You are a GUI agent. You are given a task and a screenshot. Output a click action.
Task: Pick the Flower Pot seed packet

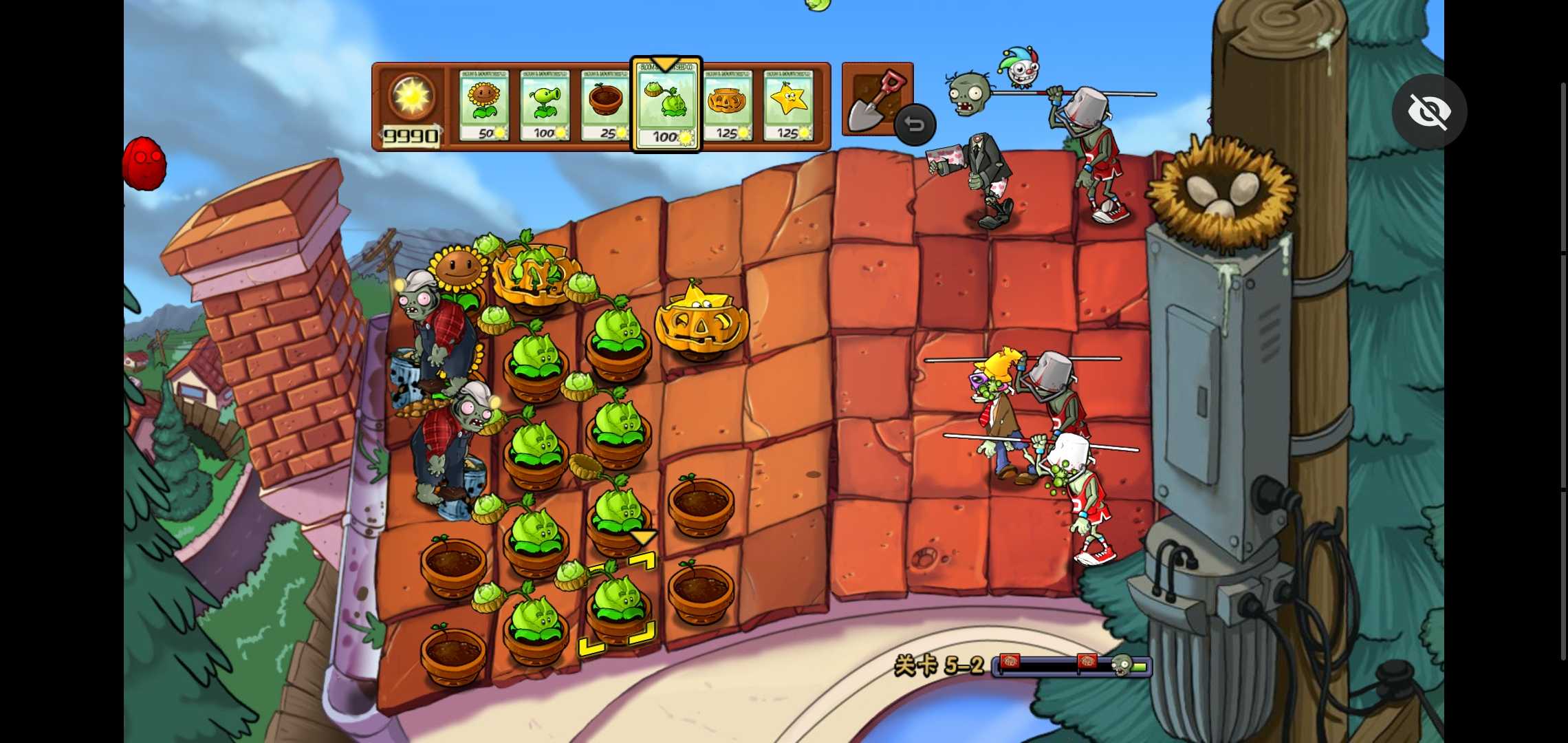605,105
